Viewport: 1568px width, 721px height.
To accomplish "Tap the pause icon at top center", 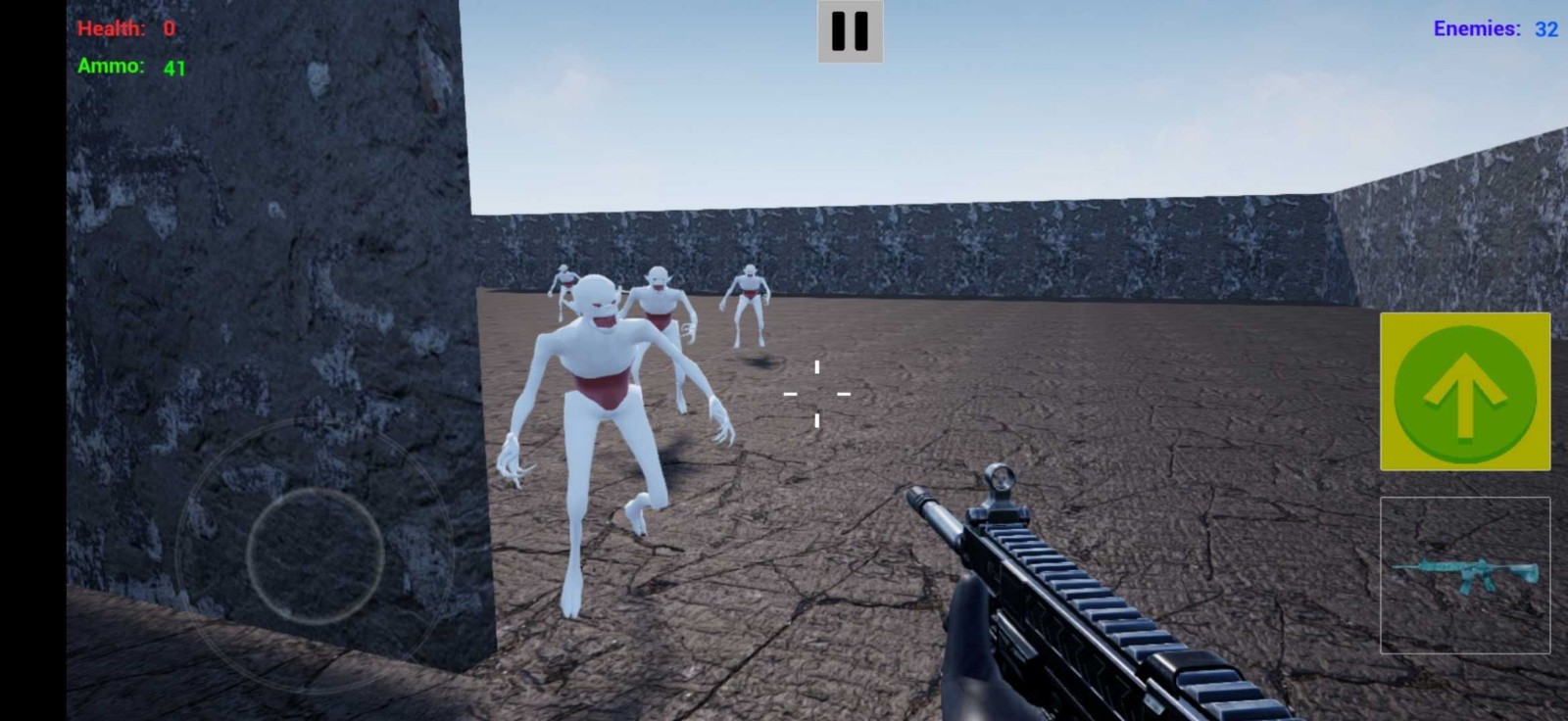I will [x=849, y=30].
